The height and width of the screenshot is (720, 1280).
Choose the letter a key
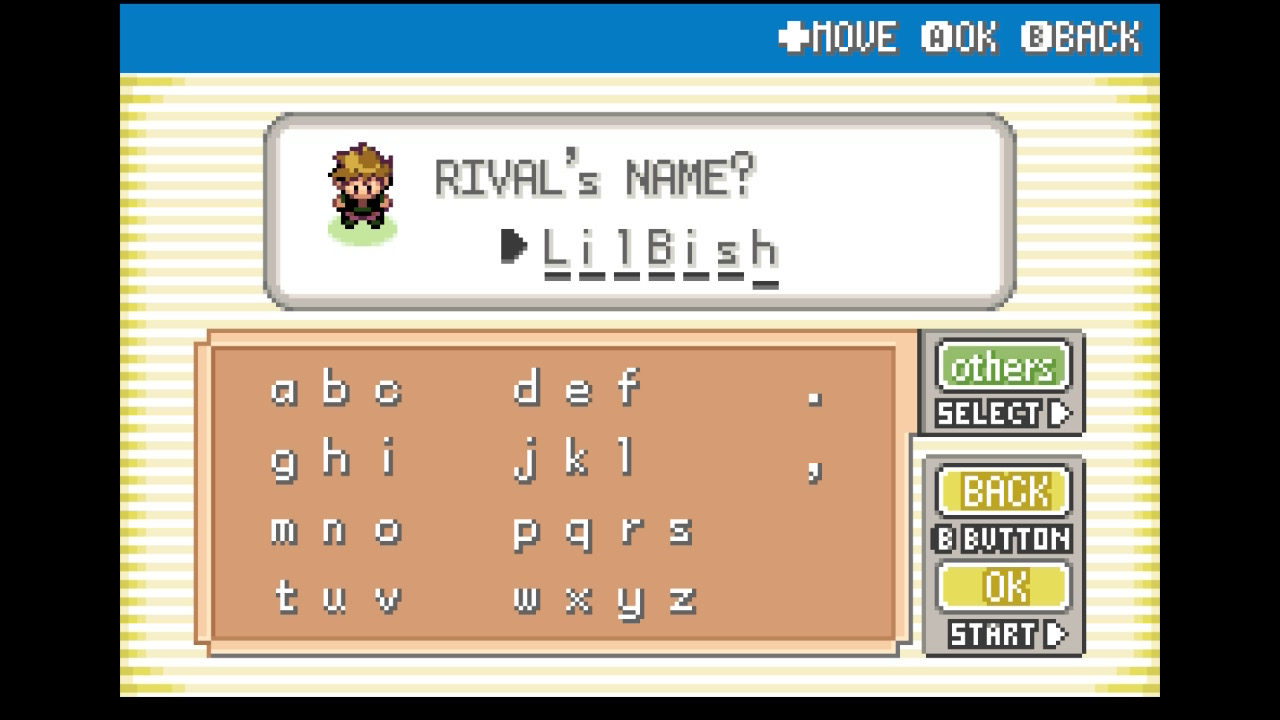click(284, 389)
